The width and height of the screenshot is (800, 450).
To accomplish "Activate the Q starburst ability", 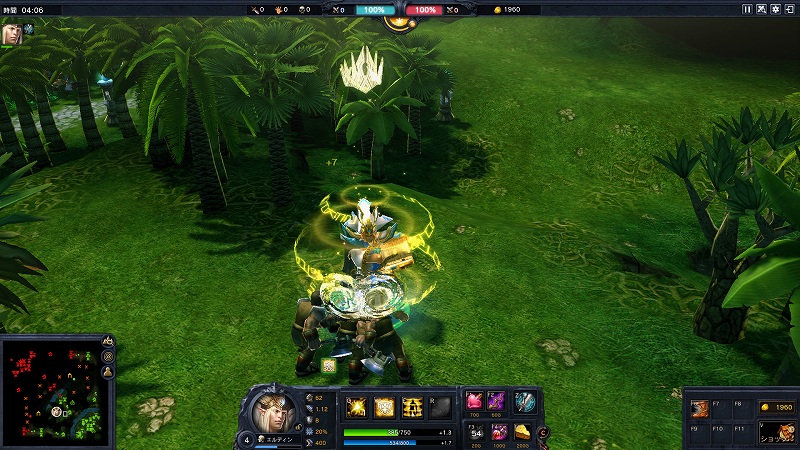I will [356, 406].
